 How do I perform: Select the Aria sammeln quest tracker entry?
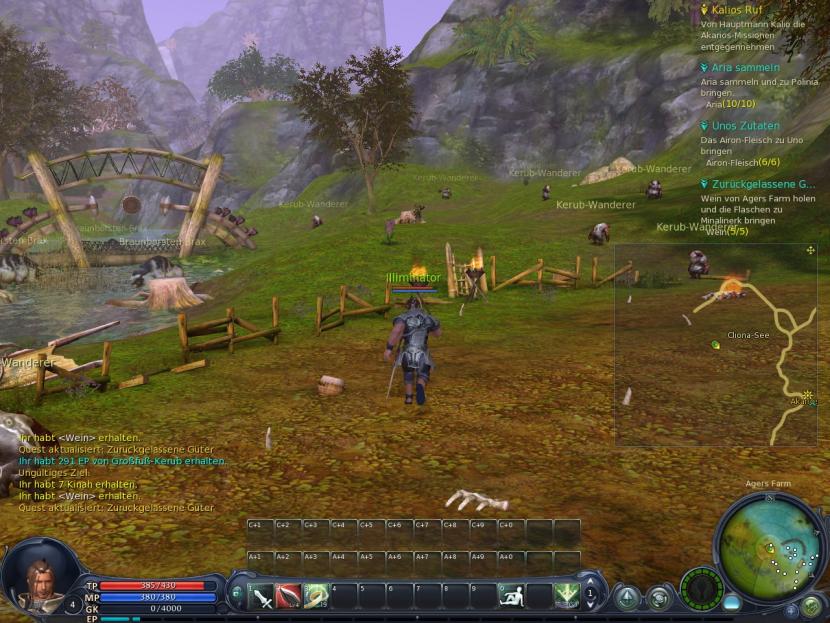pyautogui.click(x=744, y=67)
